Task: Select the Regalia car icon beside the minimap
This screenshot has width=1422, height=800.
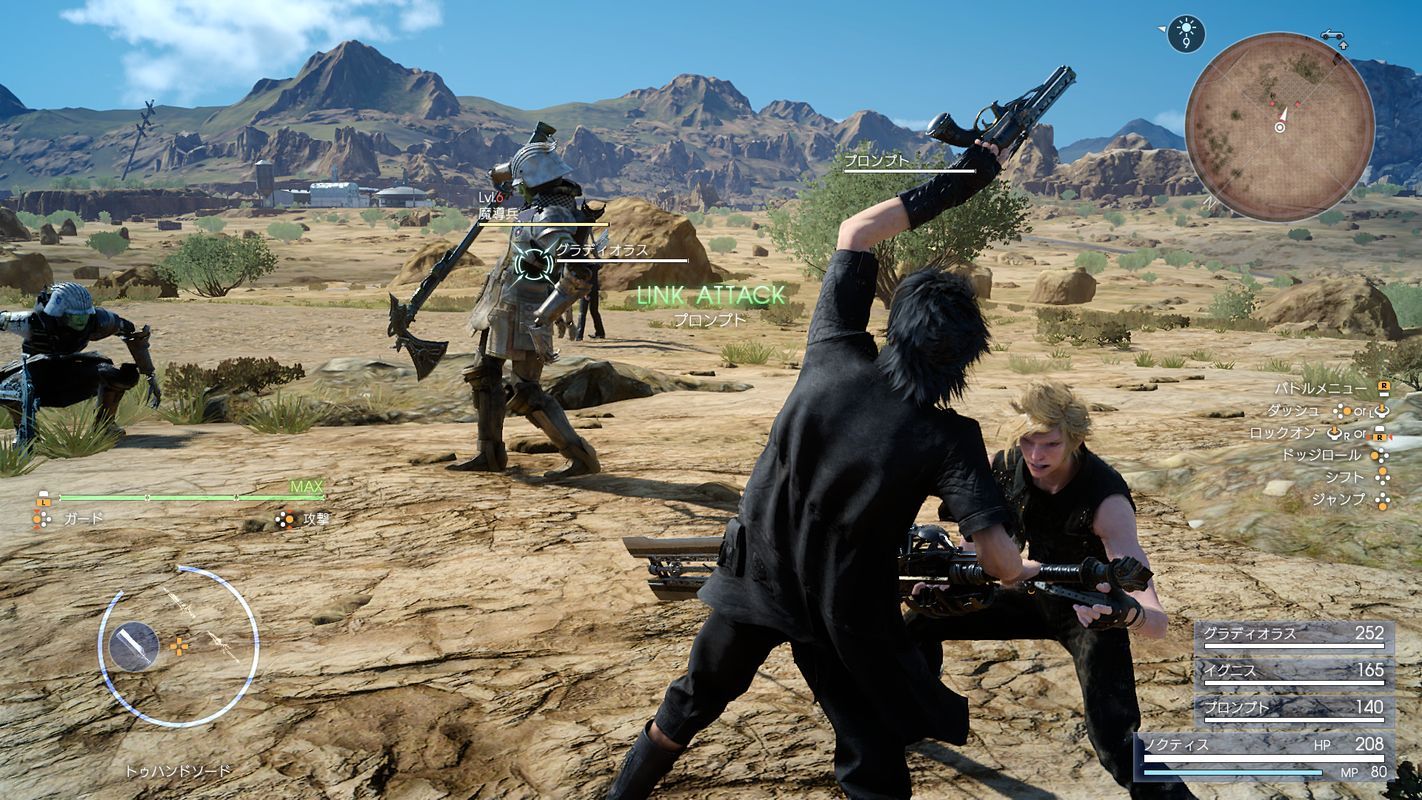Action: (1333, 35)
